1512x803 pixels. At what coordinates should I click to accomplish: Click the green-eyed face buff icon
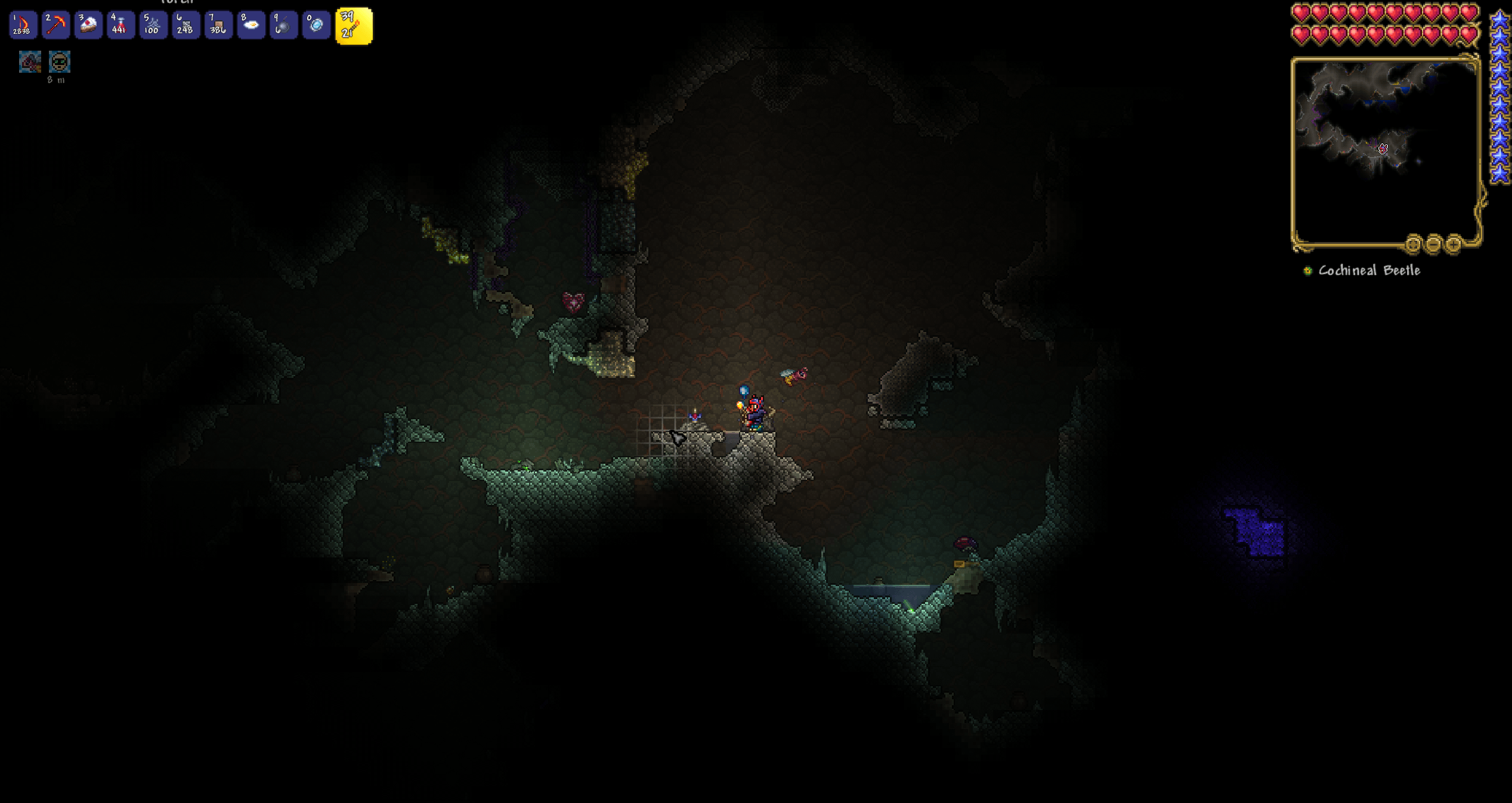[60, 62]
